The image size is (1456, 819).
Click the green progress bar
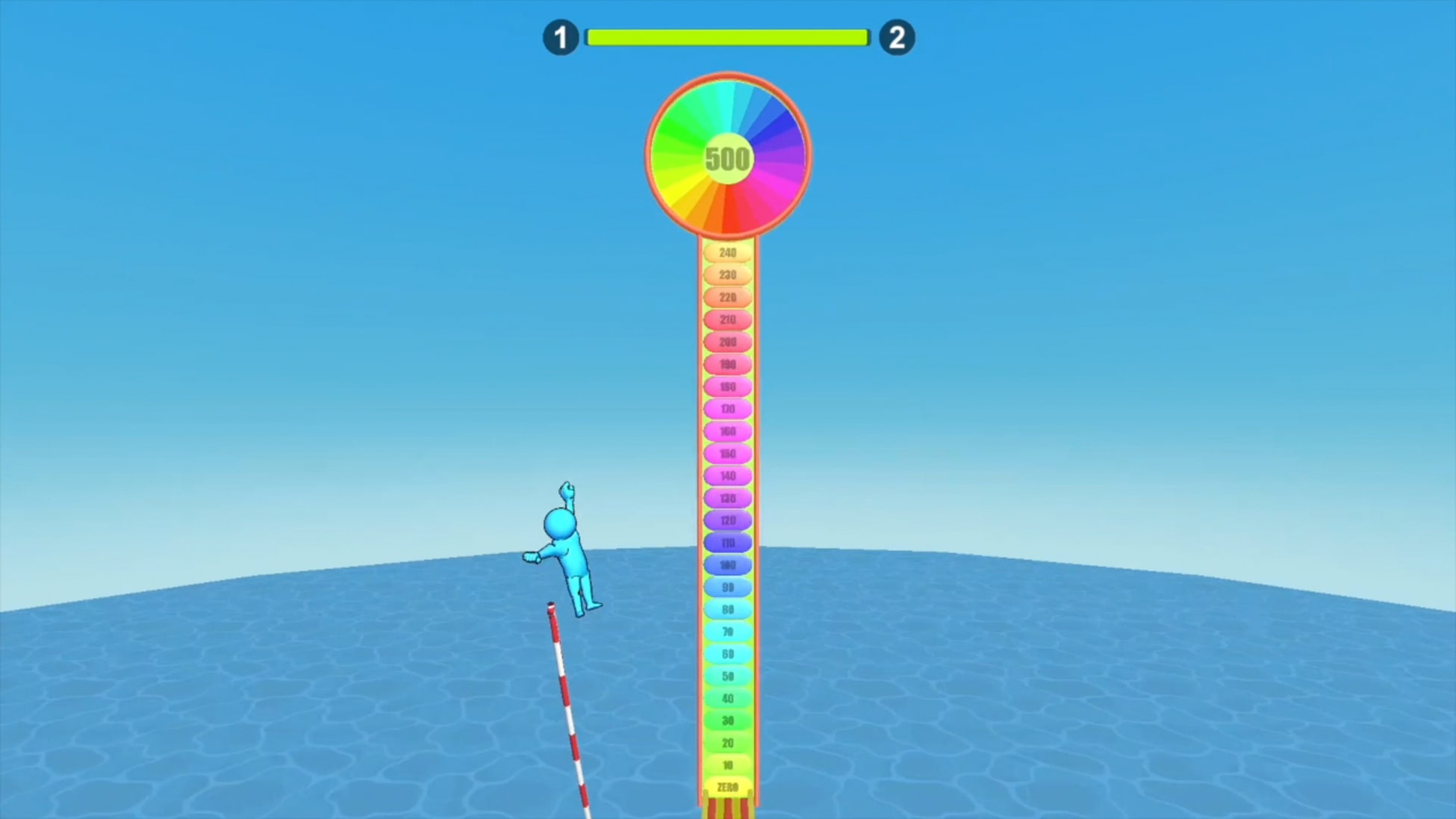pos(728,35)
